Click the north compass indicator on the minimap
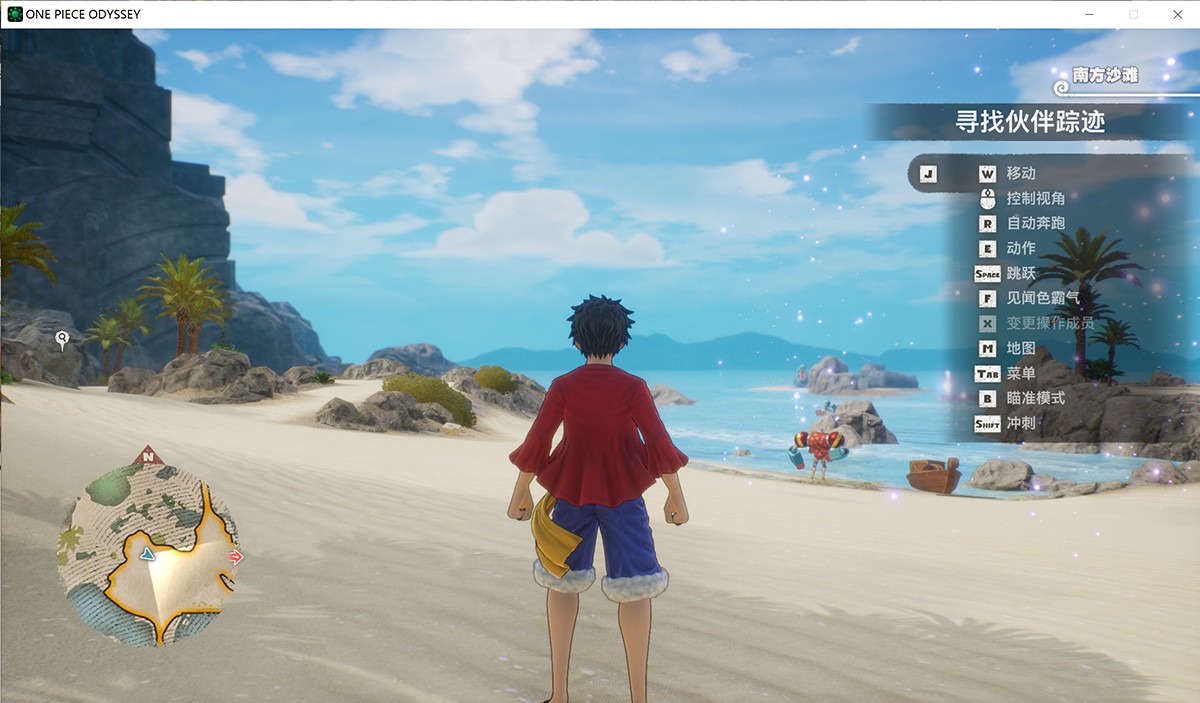 [149, 456]
